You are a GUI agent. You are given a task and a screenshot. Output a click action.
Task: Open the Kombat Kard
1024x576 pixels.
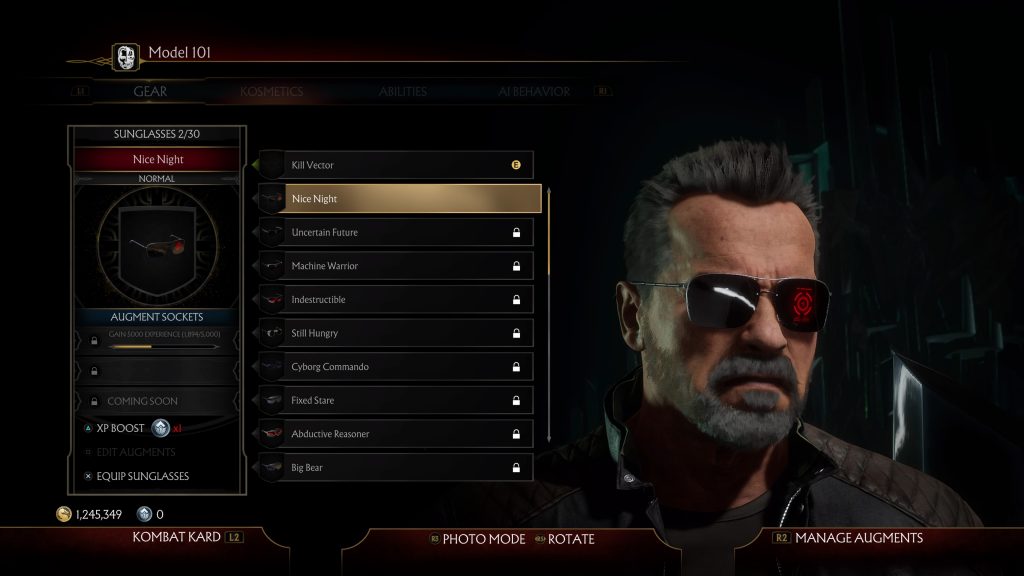(176, 538)
